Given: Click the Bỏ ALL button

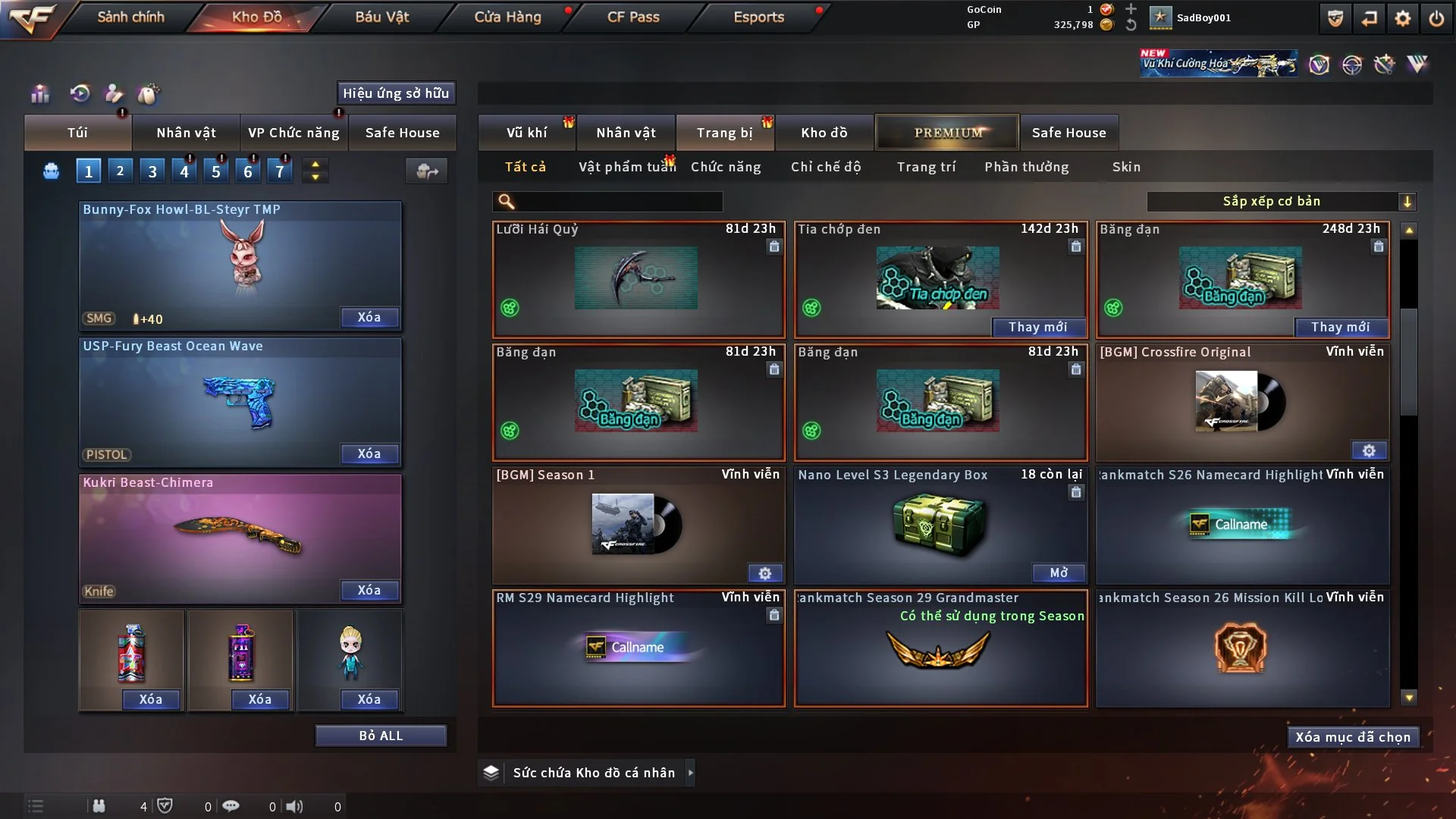Looking at the screenshot, I should (381, 736).
